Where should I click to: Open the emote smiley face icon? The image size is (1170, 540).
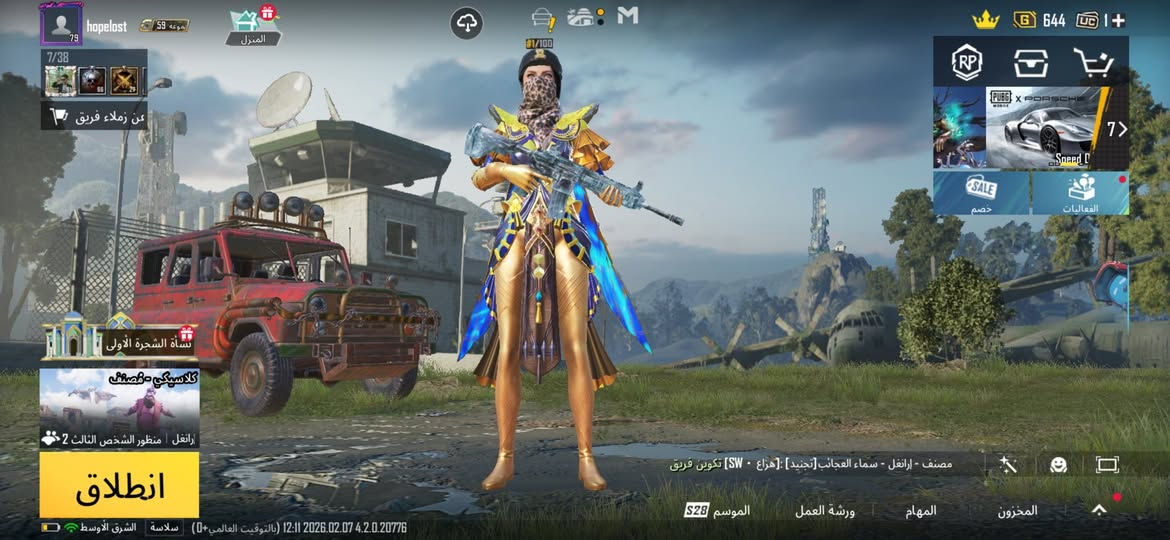point(1058,465)
